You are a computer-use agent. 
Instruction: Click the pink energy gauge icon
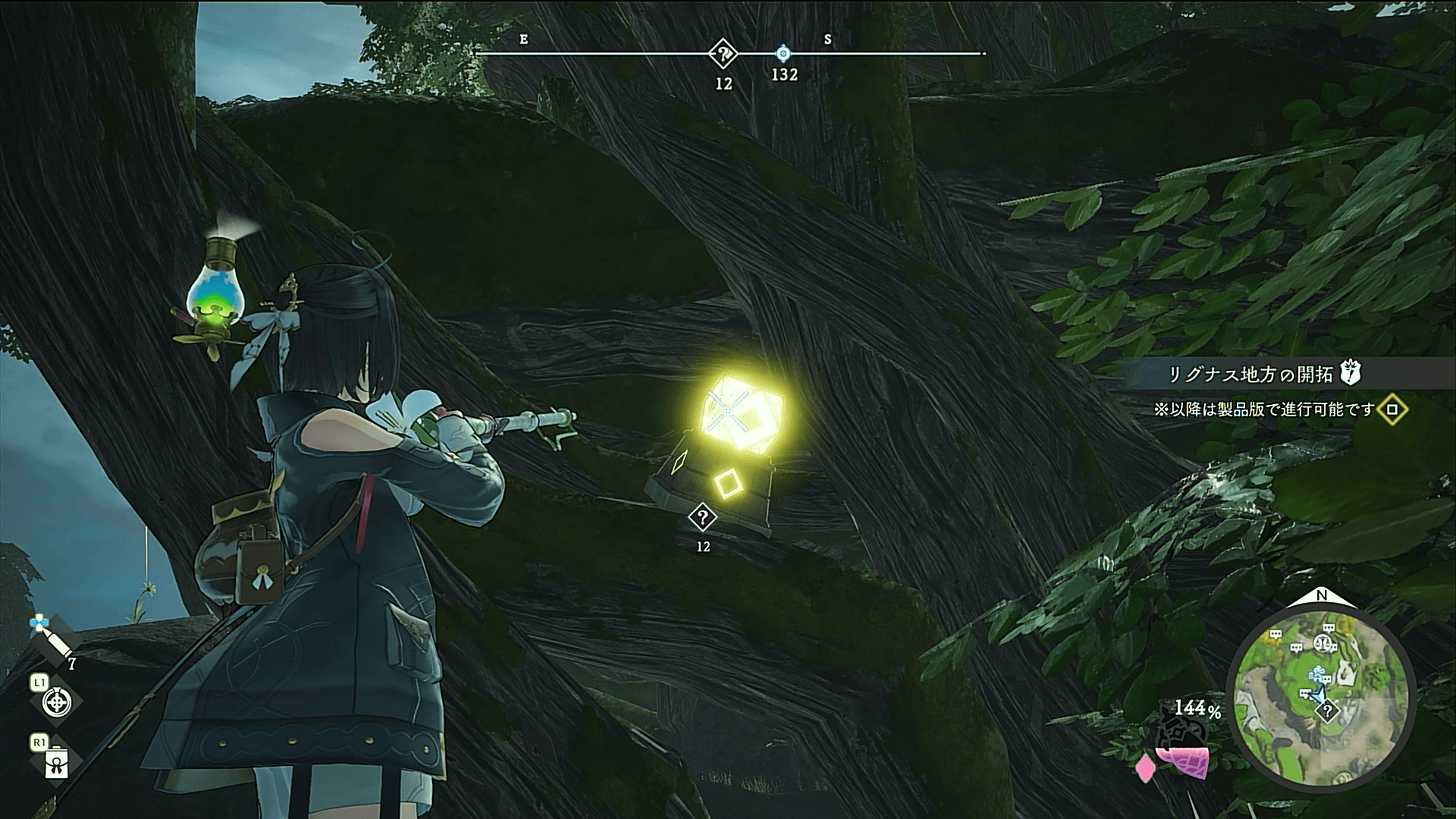point(1180,762)
